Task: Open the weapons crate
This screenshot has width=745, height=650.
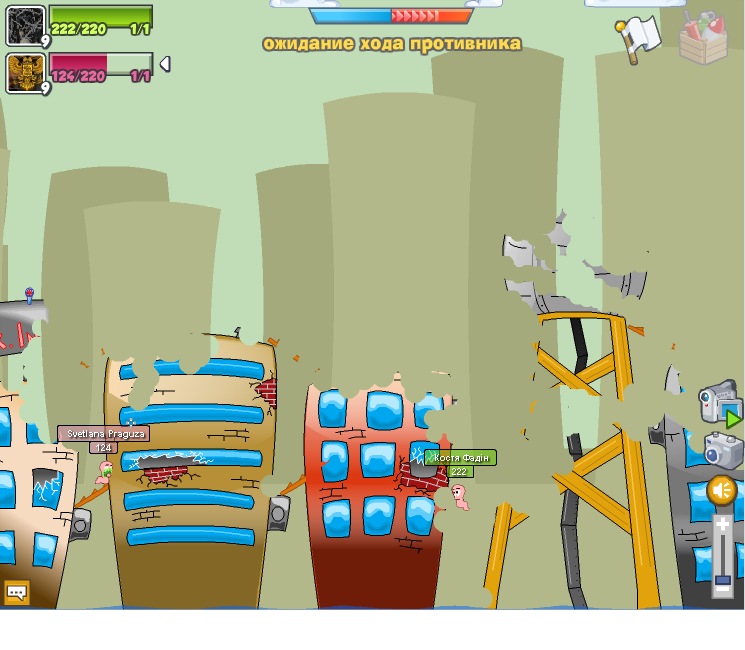Action: pyautogui.click(x=703, y=37)
